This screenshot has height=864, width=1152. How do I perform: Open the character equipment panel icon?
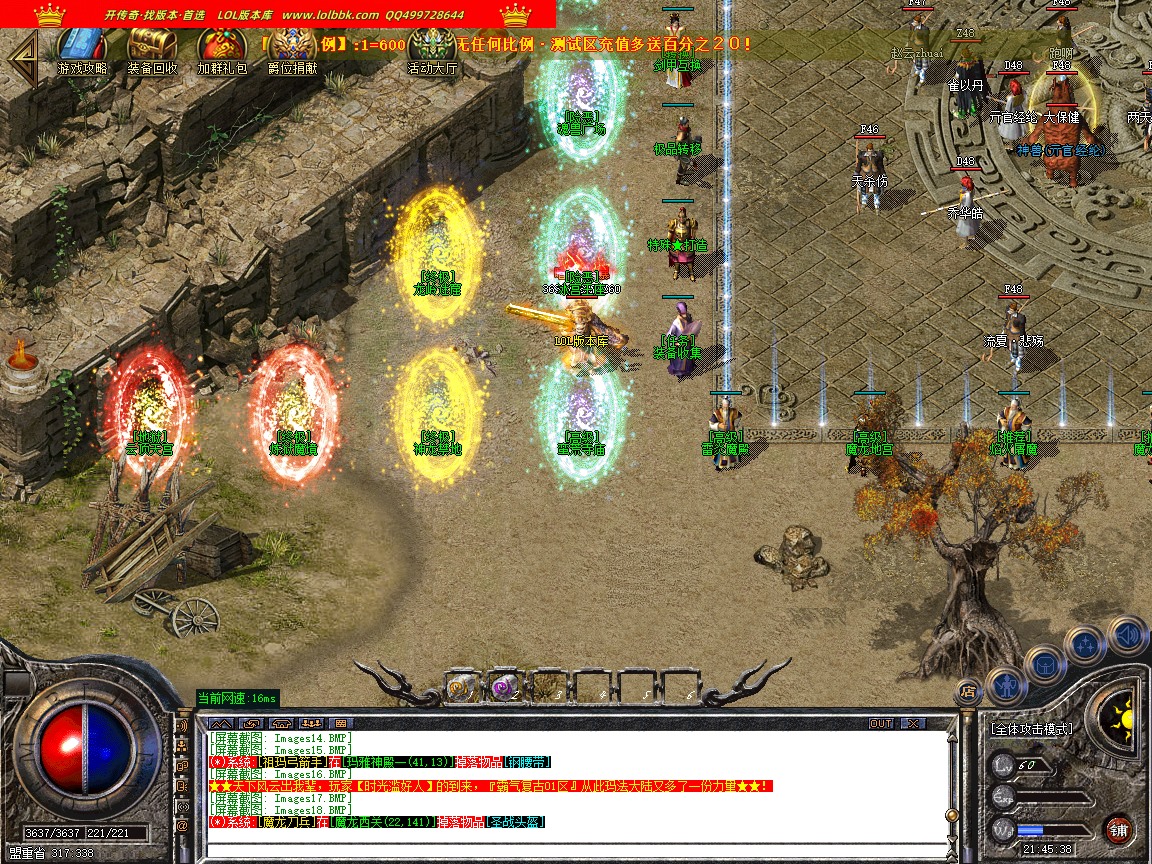click(1005, 687)
